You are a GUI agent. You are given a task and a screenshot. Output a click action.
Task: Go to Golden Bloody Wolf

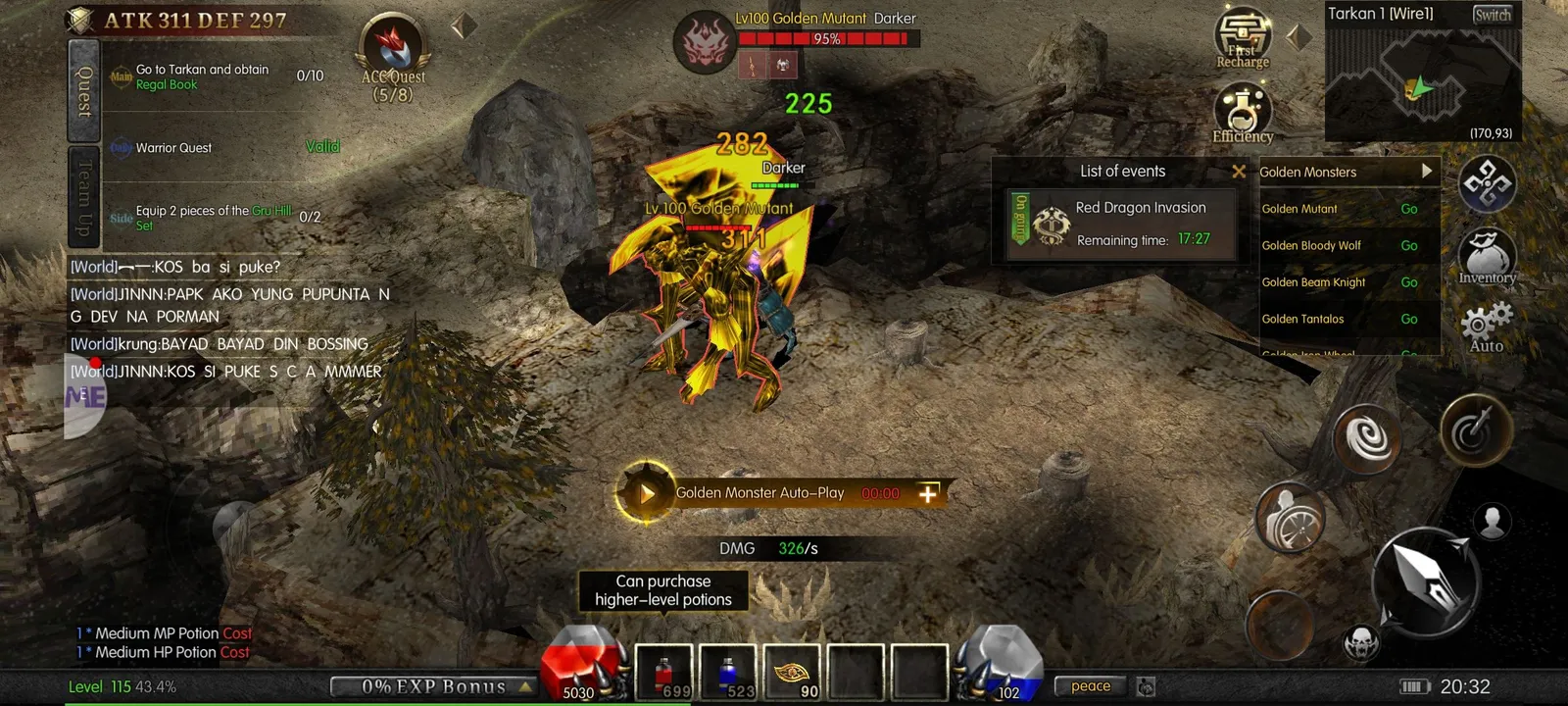[x=1409, y=246]
